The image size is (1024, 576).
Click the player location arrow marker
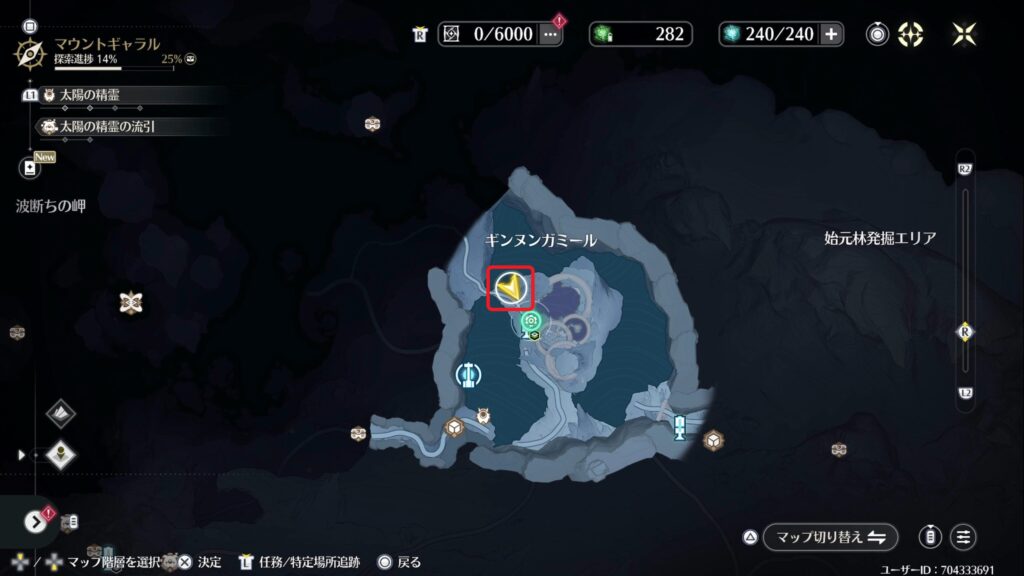click(x=510, y=289)
